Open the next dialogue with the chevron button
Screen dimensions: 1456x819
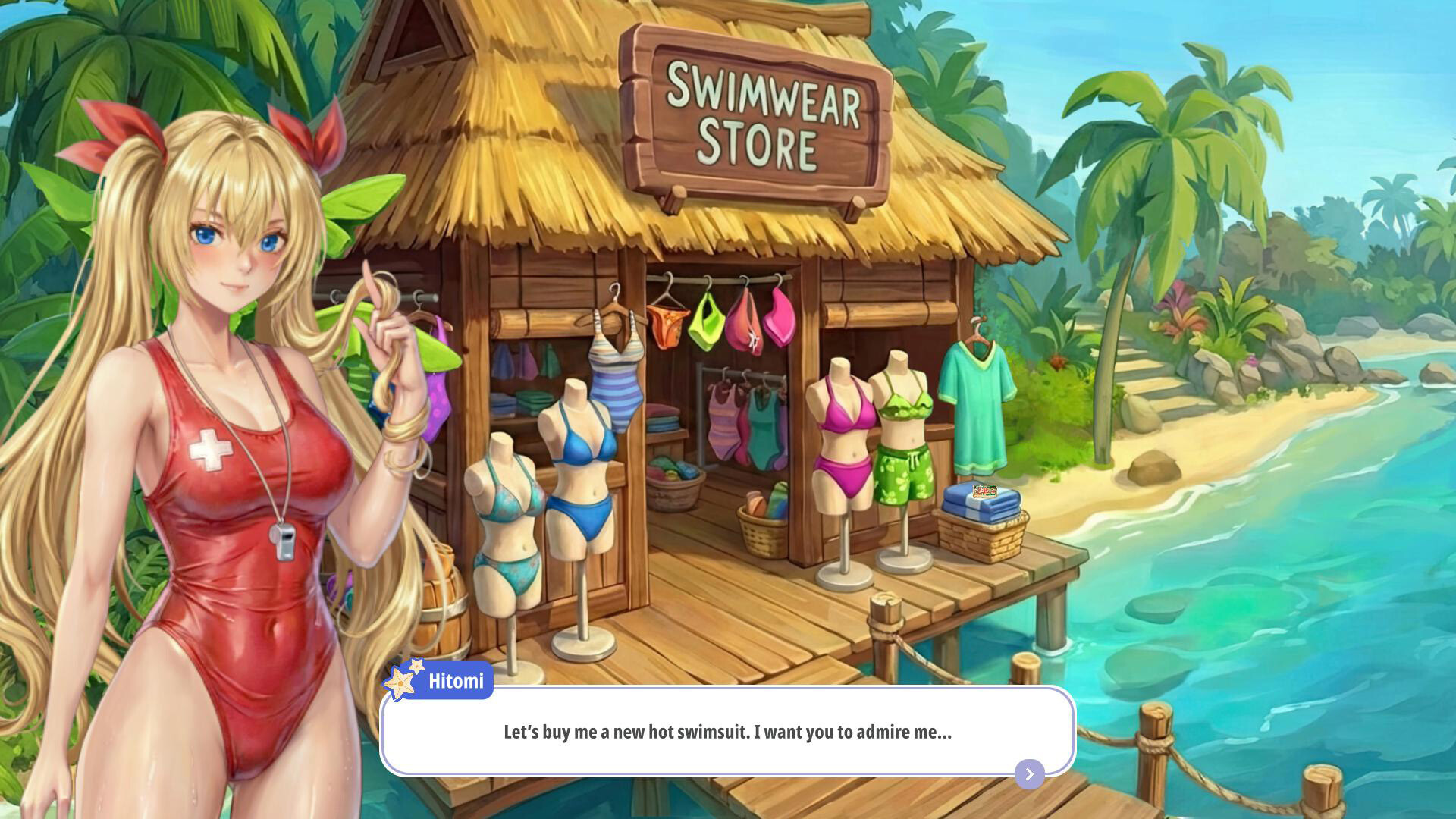pos(1028,774)
